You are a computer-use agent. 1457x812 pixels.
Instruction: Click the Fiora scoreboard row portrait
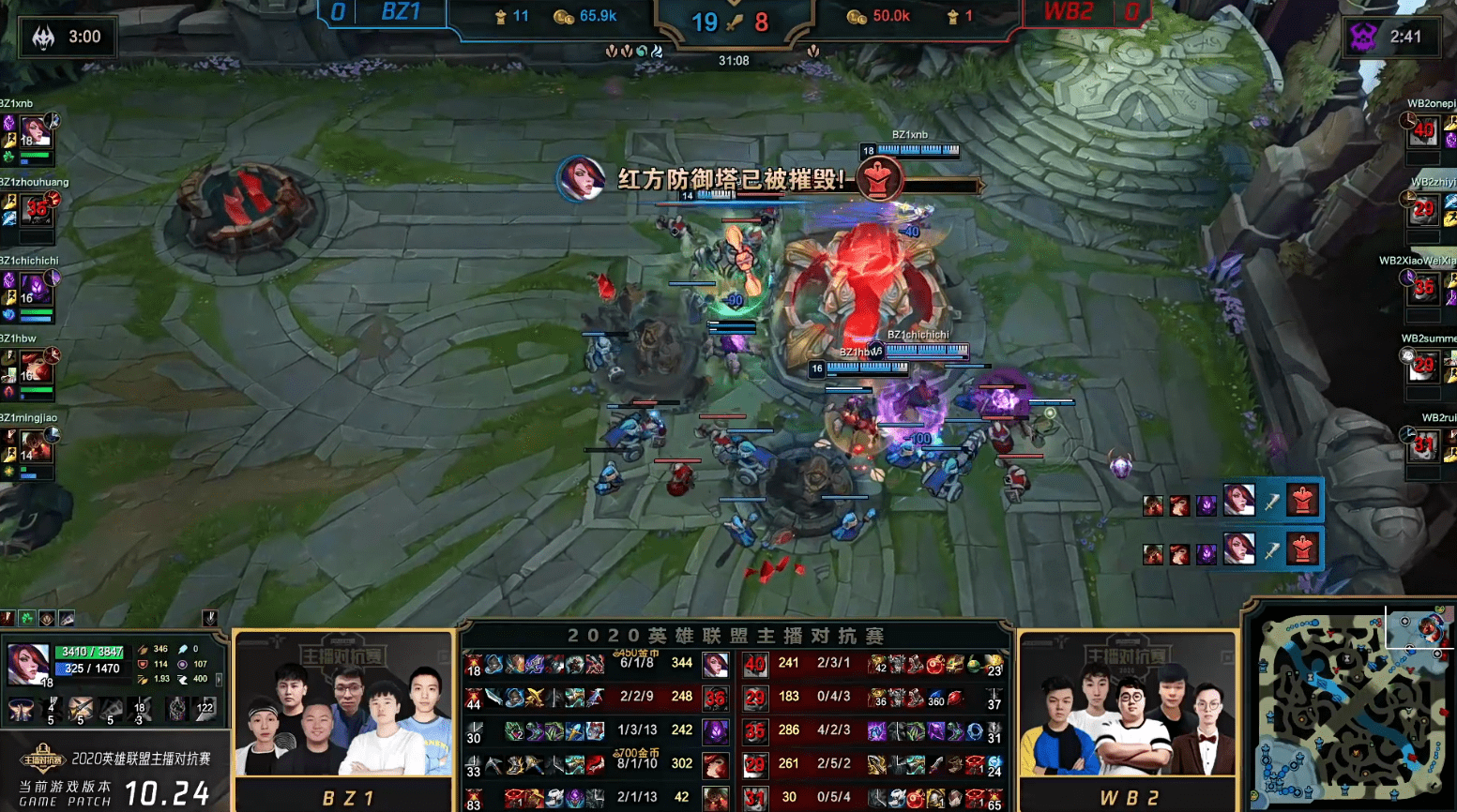(716, 665)
